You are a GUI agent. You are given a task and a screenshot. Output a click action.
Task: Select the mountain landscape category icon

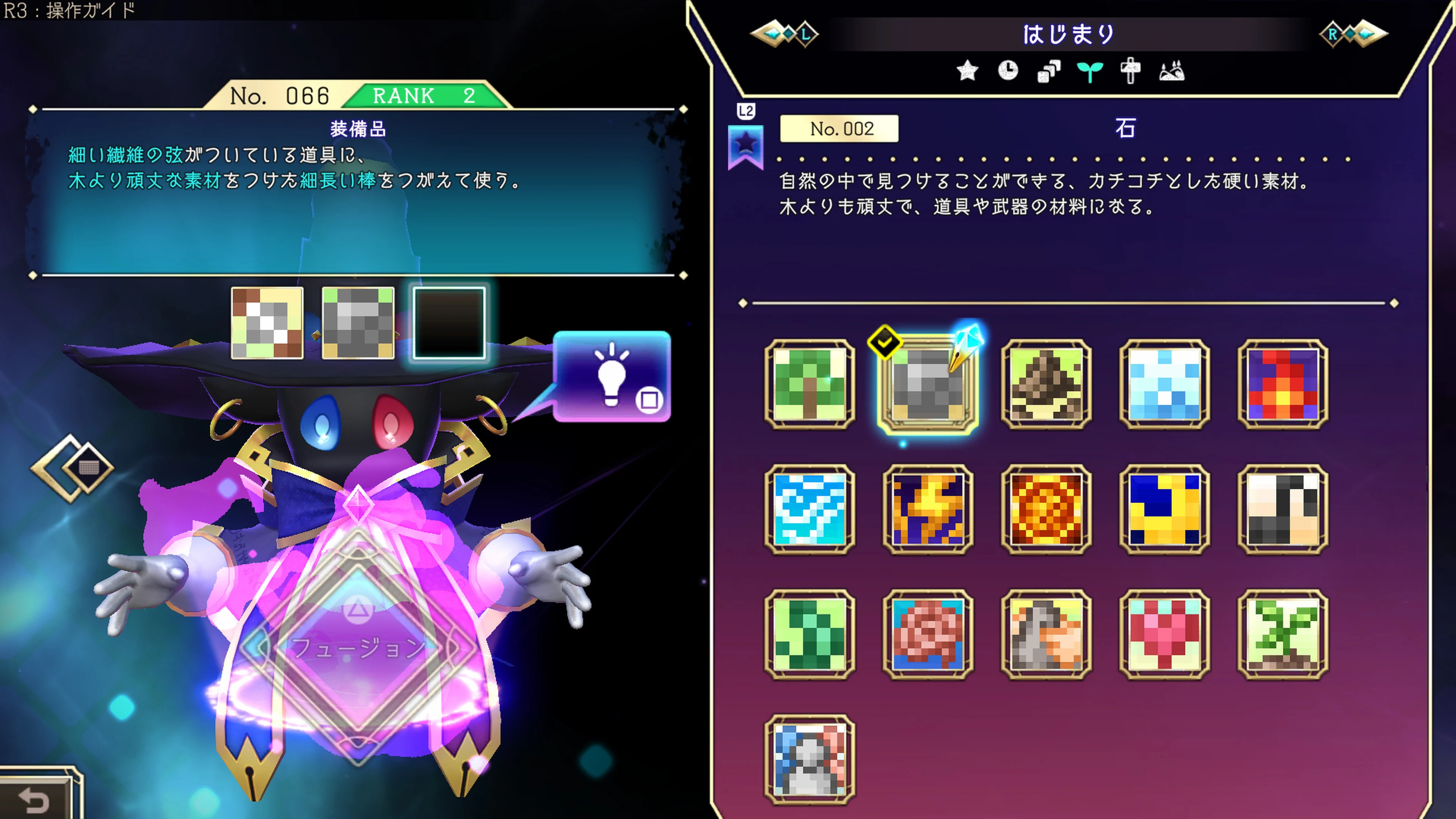pos(1174,71)
